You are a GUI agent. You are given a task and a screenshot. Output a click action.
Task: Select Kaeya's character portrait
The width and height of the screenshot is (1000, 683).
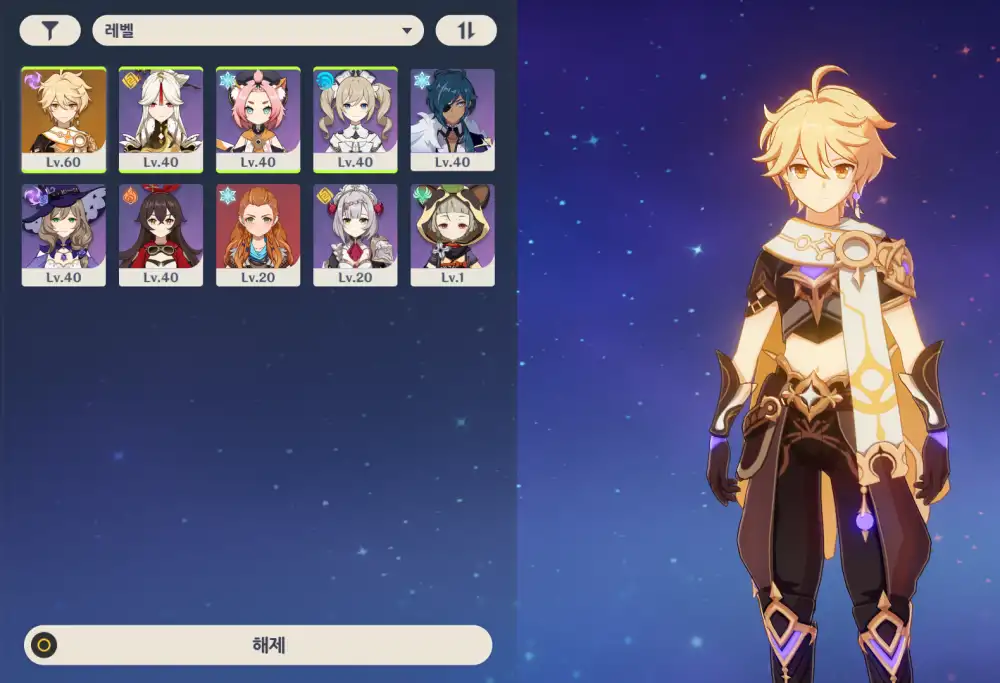point(452,120)
